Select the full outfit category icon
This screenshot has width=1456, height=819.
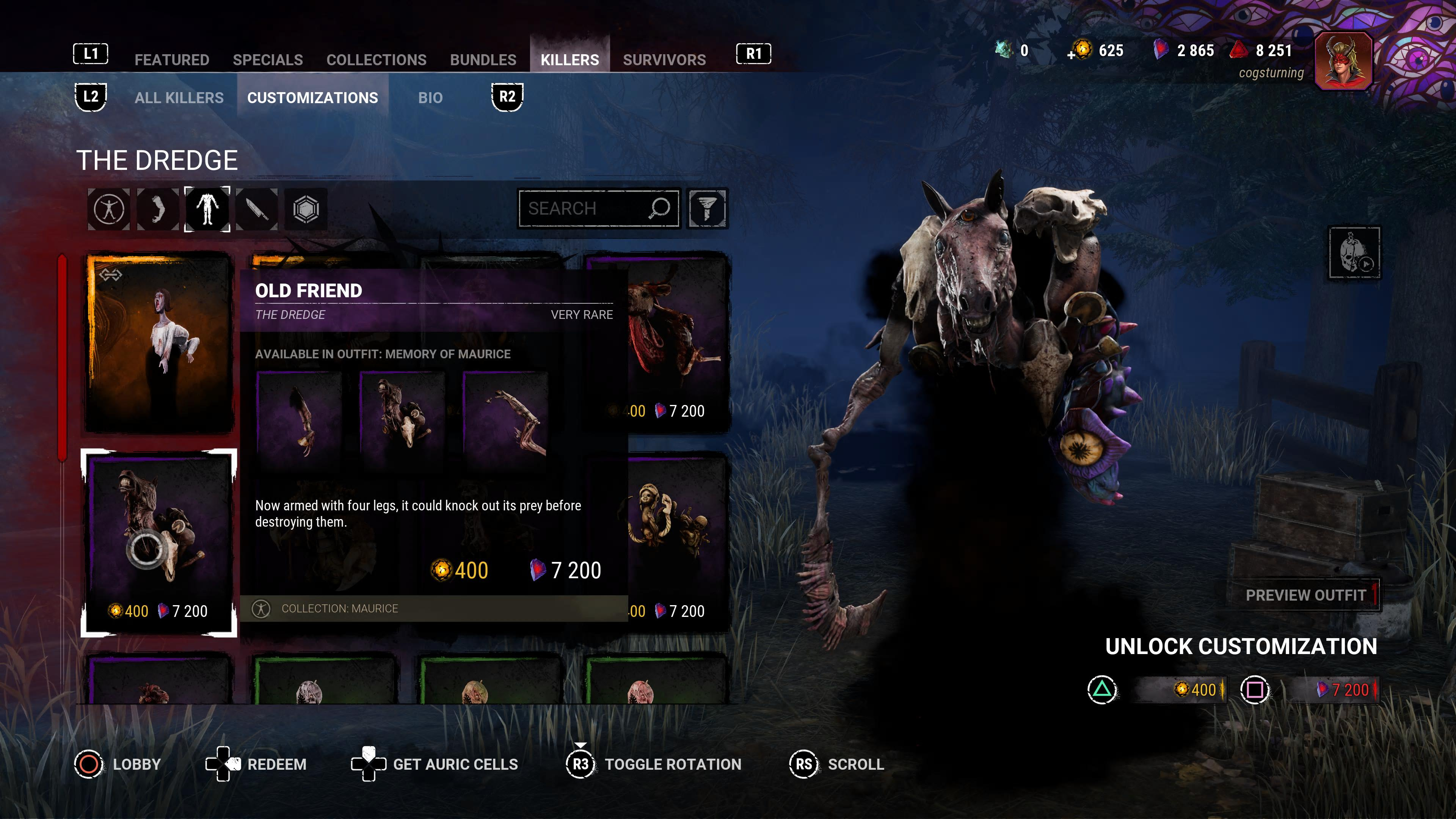click(x=108, y=209)
